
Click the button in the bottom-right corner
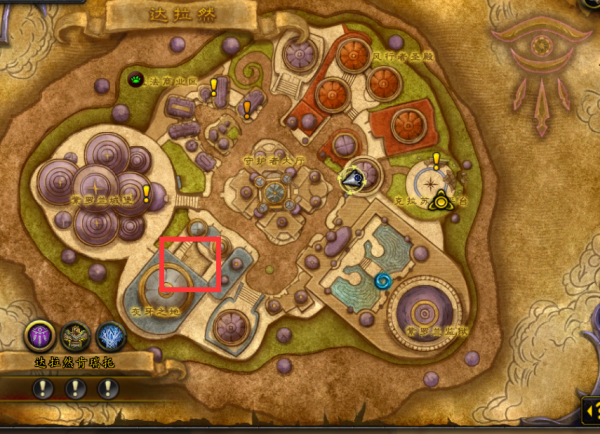click(589, 410)
